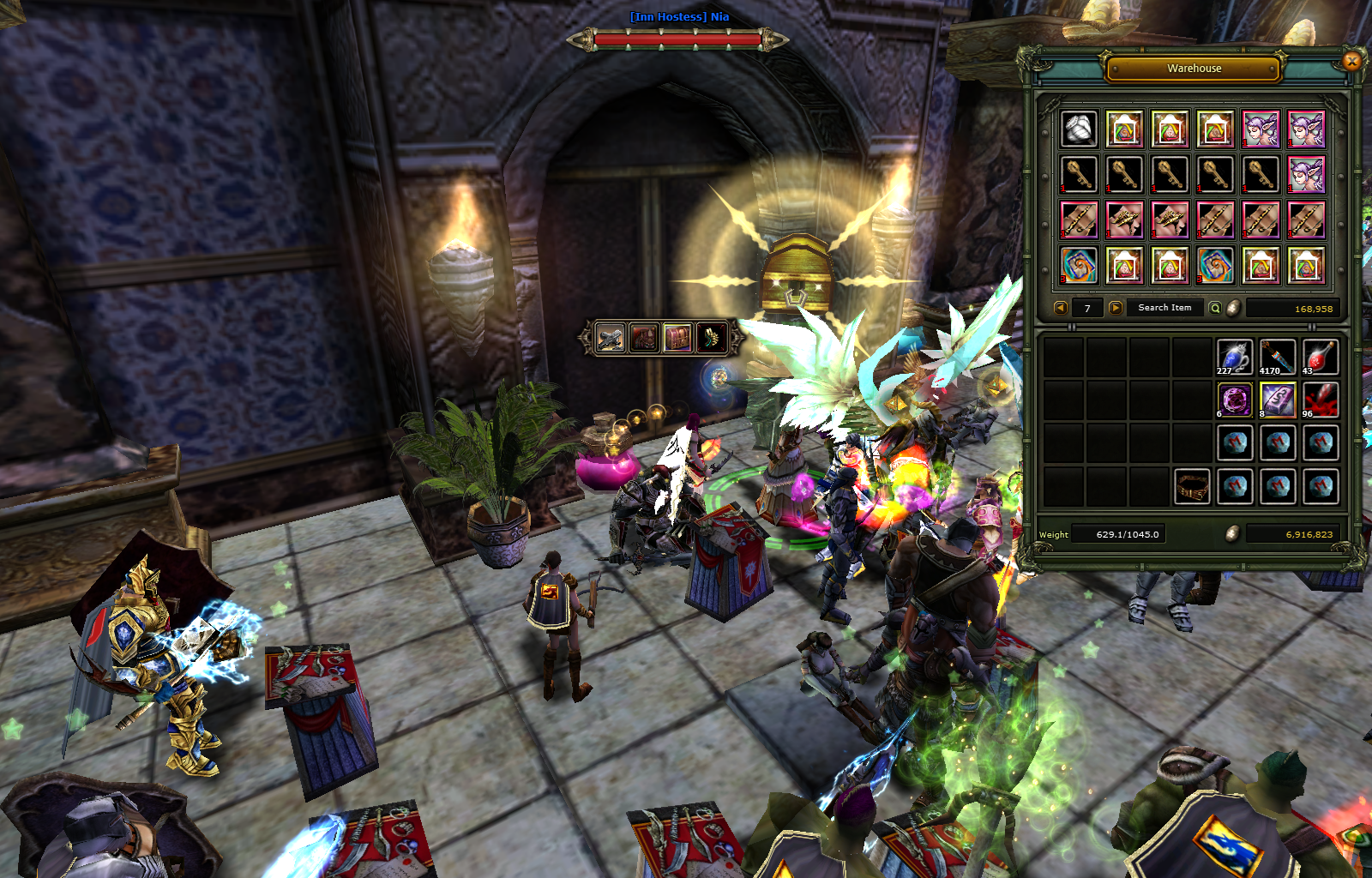
Task: Click the golden wing toolbar icon
Action: 712,338
